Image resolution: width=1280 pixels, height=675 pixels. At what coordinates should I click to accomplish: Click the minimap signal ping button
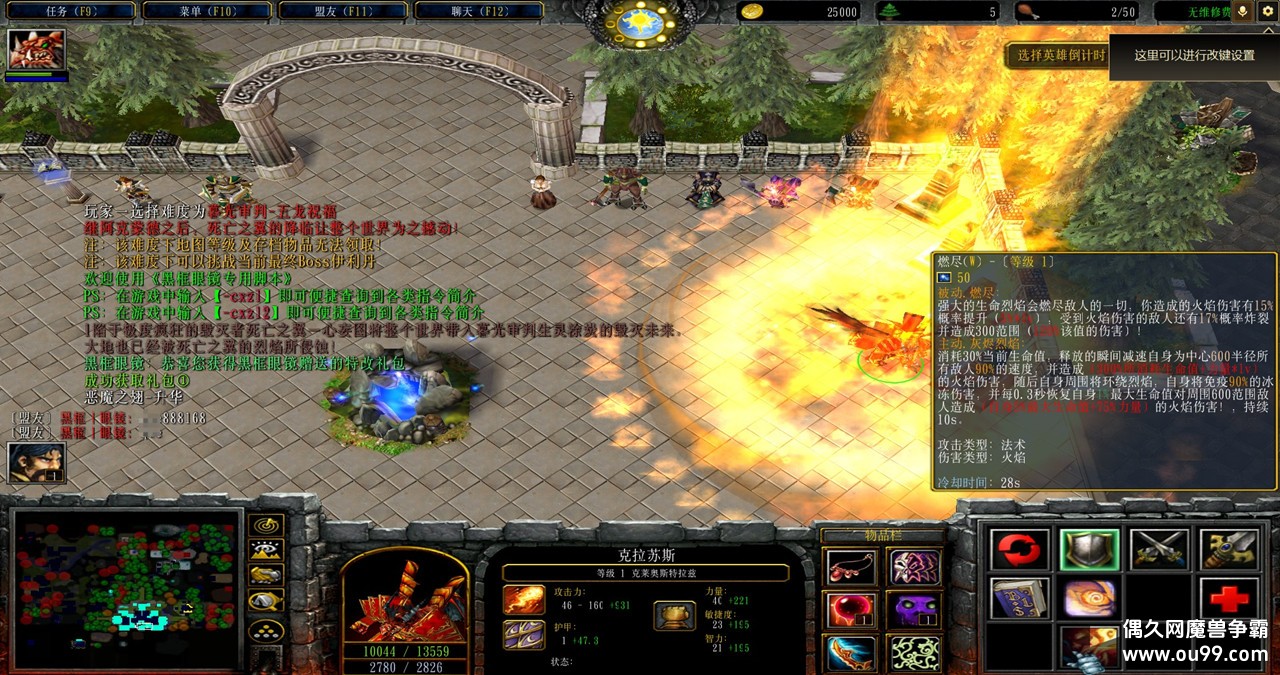(266, 524)
